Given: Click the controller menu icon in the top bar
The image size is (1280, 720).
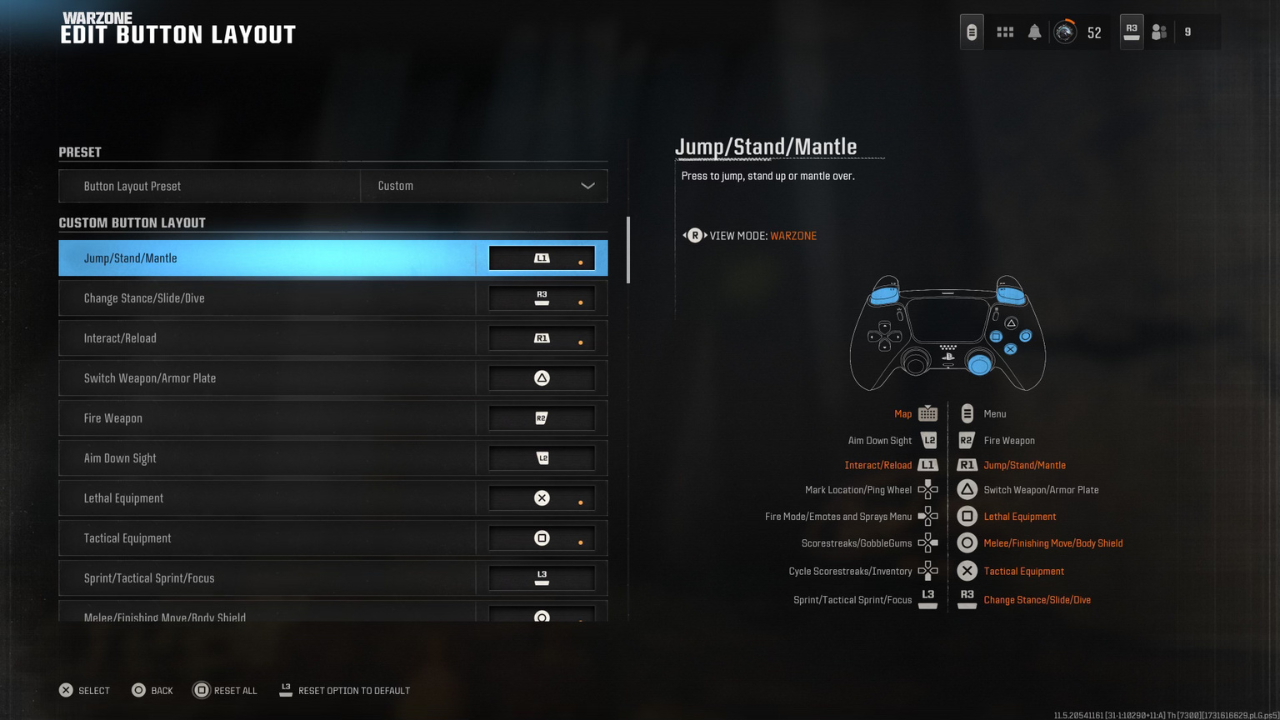Looking at the screenshot, I should click(x=971, y=31).
